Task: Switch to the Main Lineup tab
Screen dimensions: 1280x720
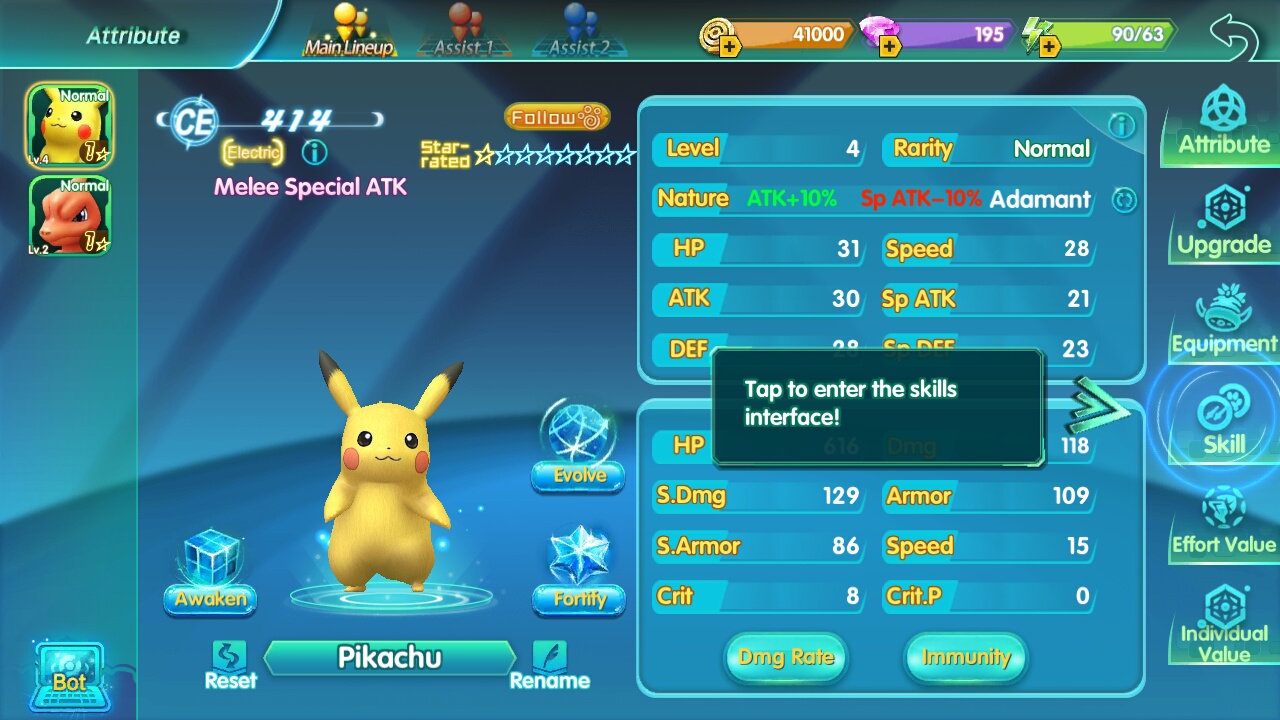Action: click(349, 32)
